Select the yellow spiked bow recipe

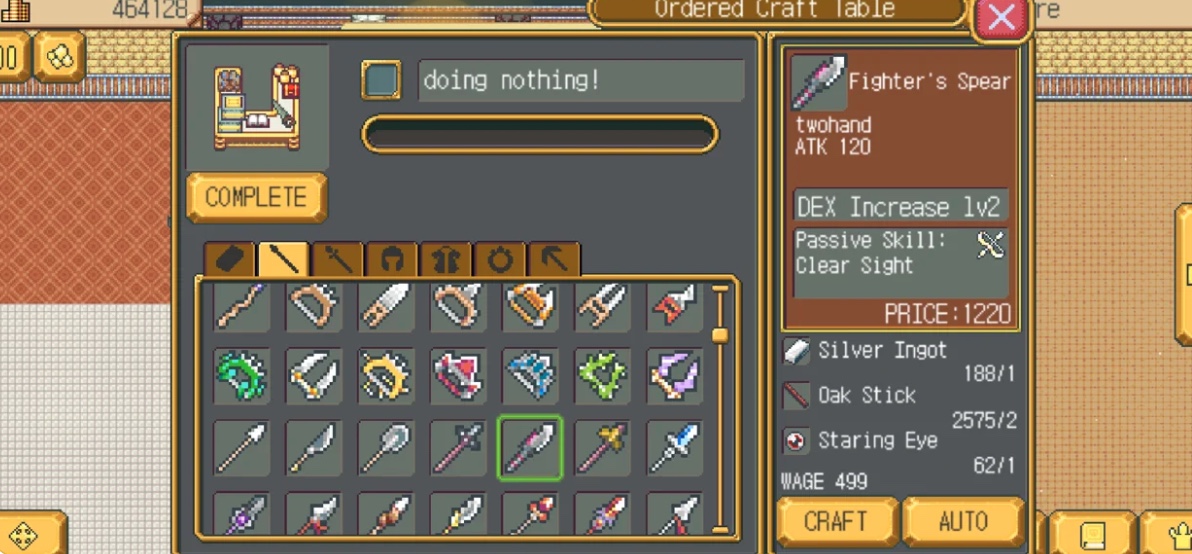tap(386, 376)
